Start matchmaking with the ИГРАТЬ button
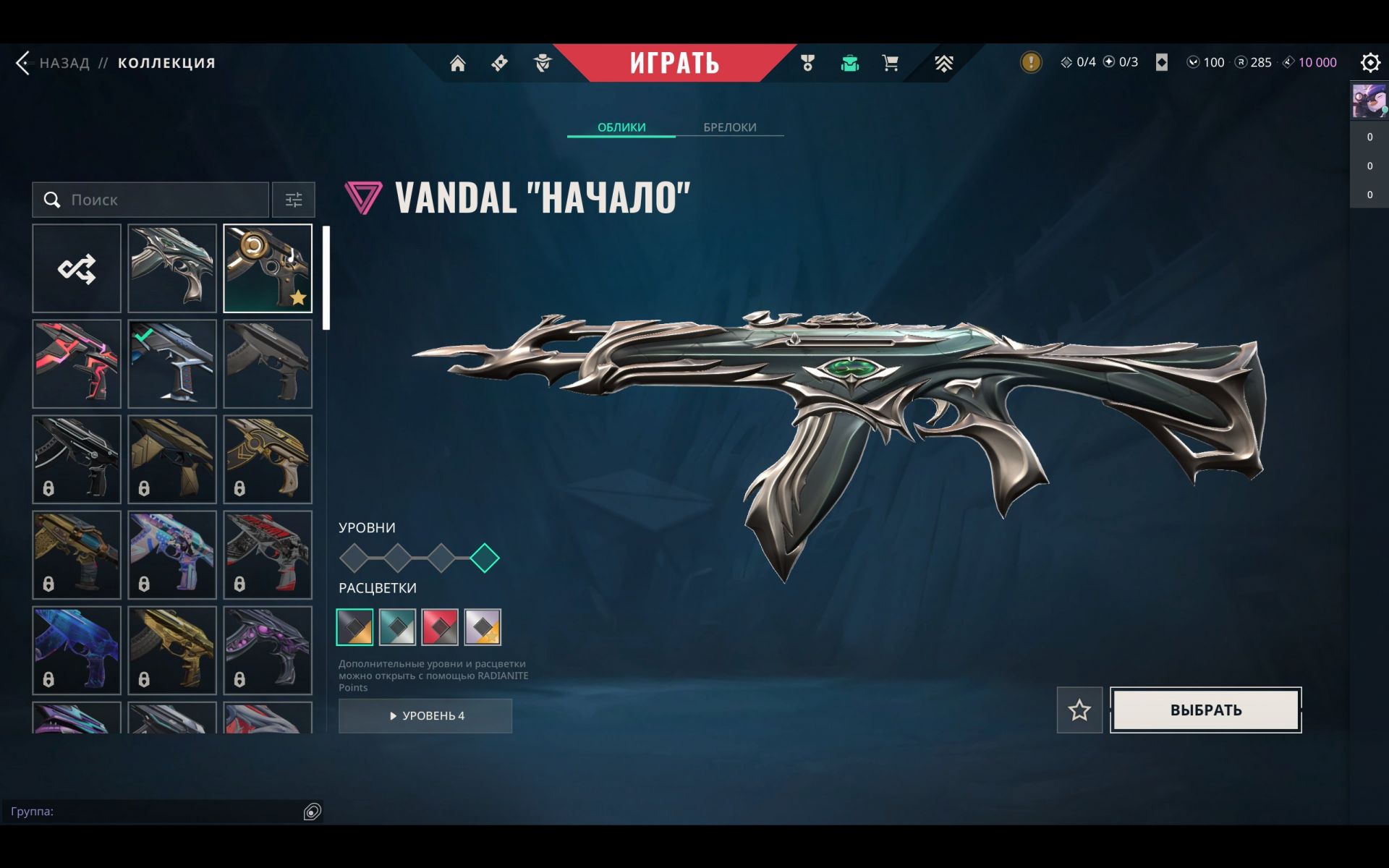Image resolution: width=1389 pixels, height=868 pixels. pos(674,63)
